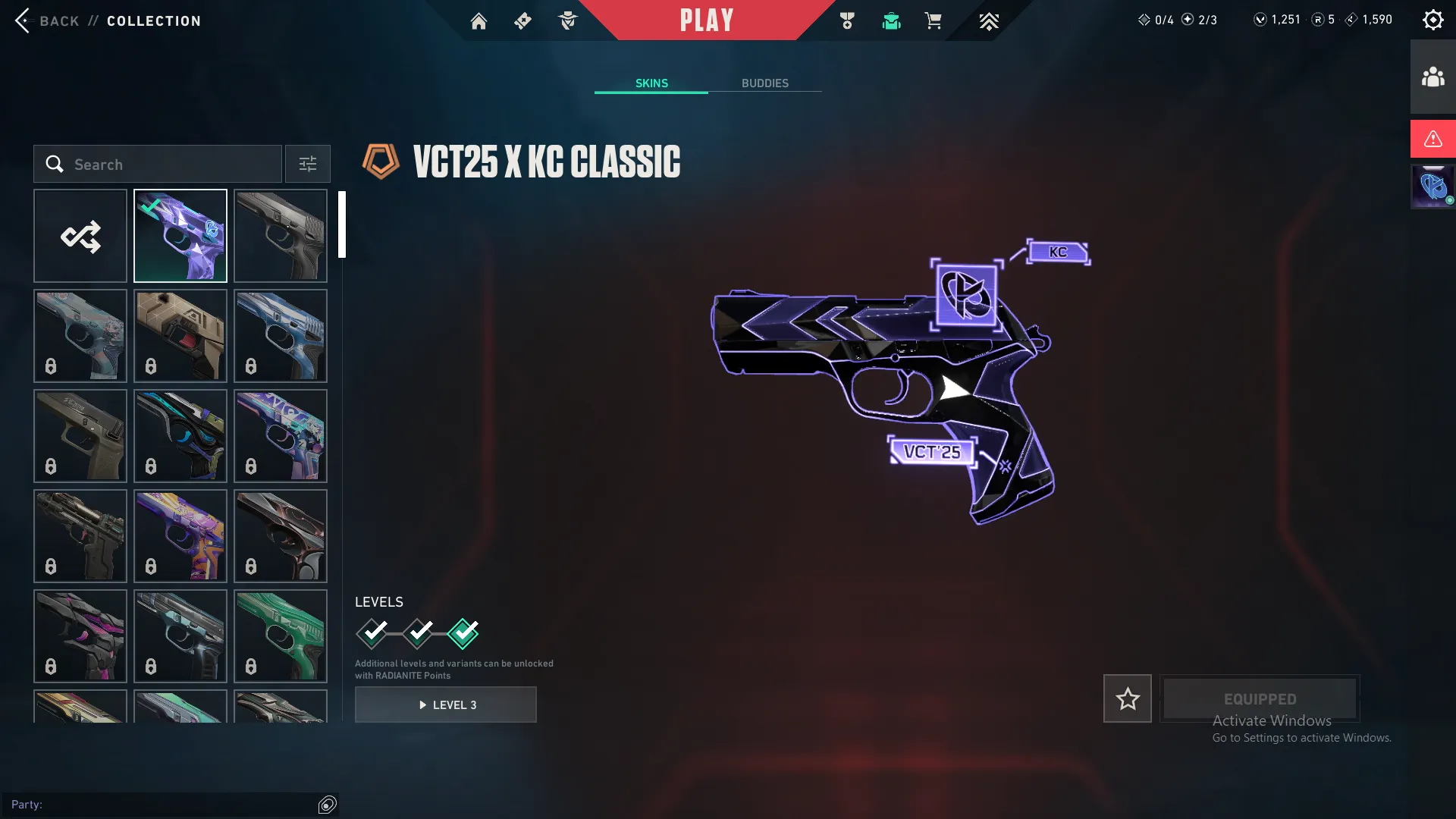This screenshot has width=1456, height=819.
Task: Open the filter options beside the search bar
Action: (x=307, y=164)
